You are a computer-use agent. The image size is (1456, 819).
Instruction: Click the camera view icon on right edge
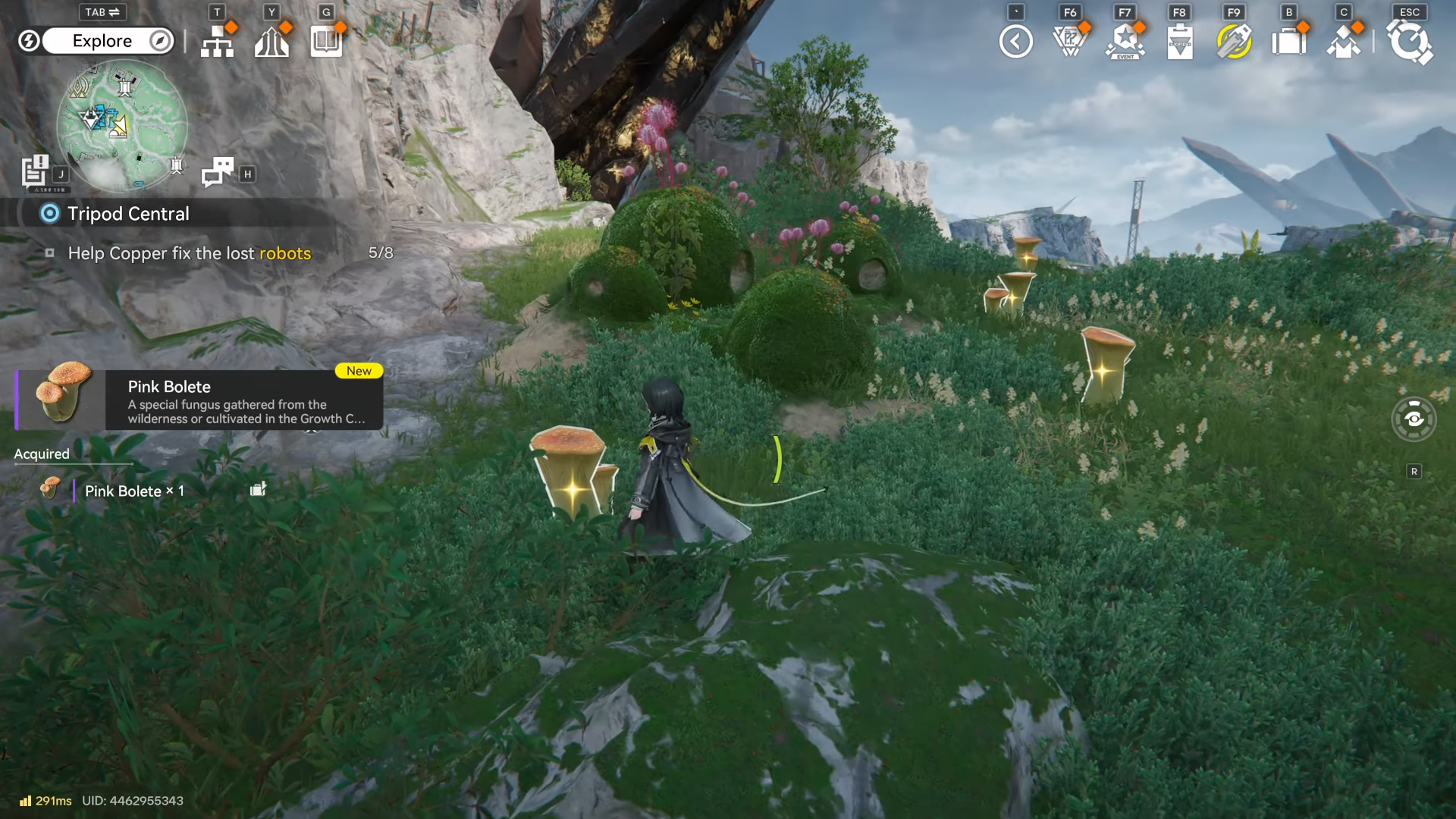pos(1414,419)
